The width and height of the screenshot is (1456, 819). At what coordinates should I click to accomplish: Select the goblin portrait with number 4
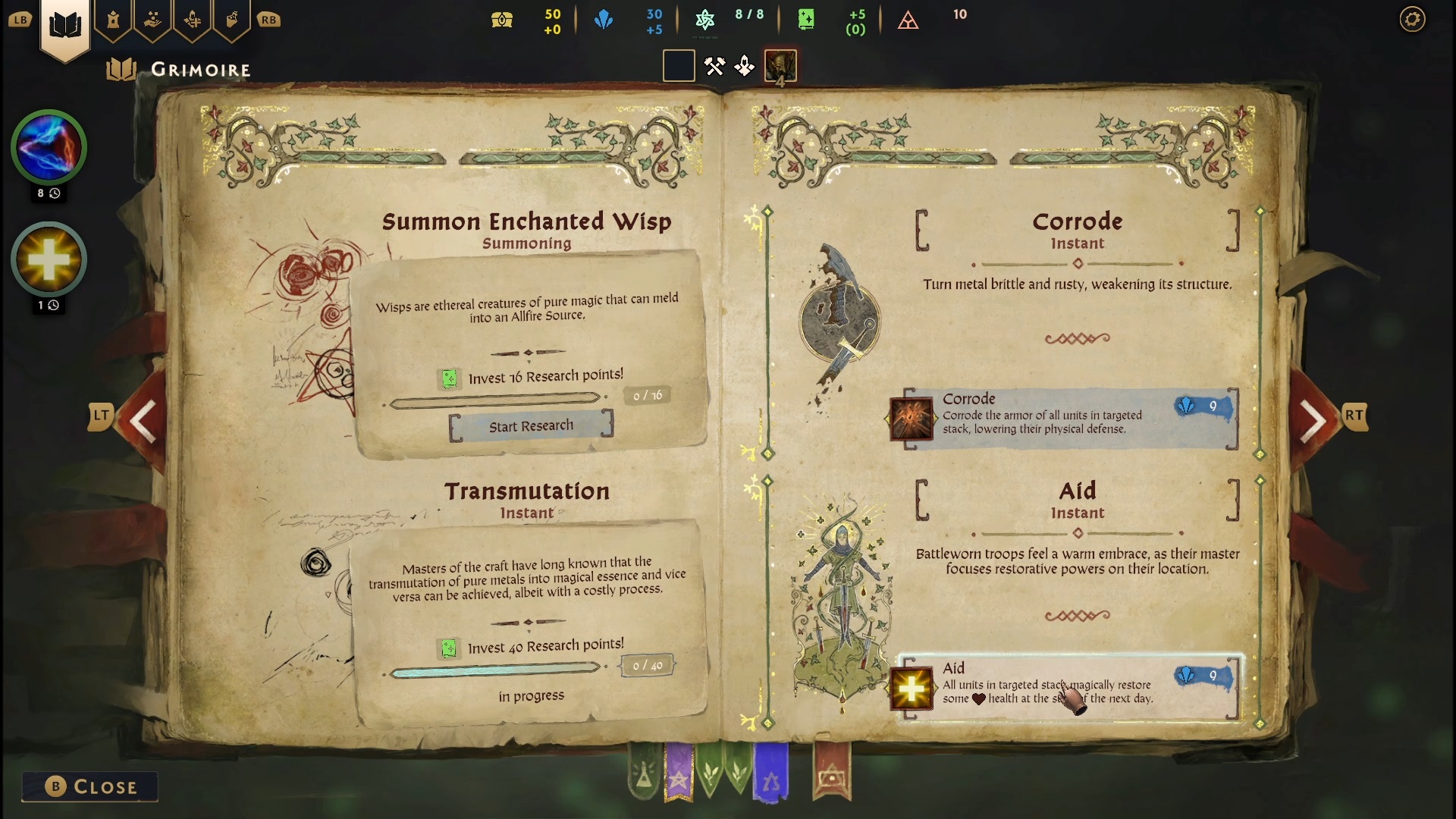click(x=780, y=67)
